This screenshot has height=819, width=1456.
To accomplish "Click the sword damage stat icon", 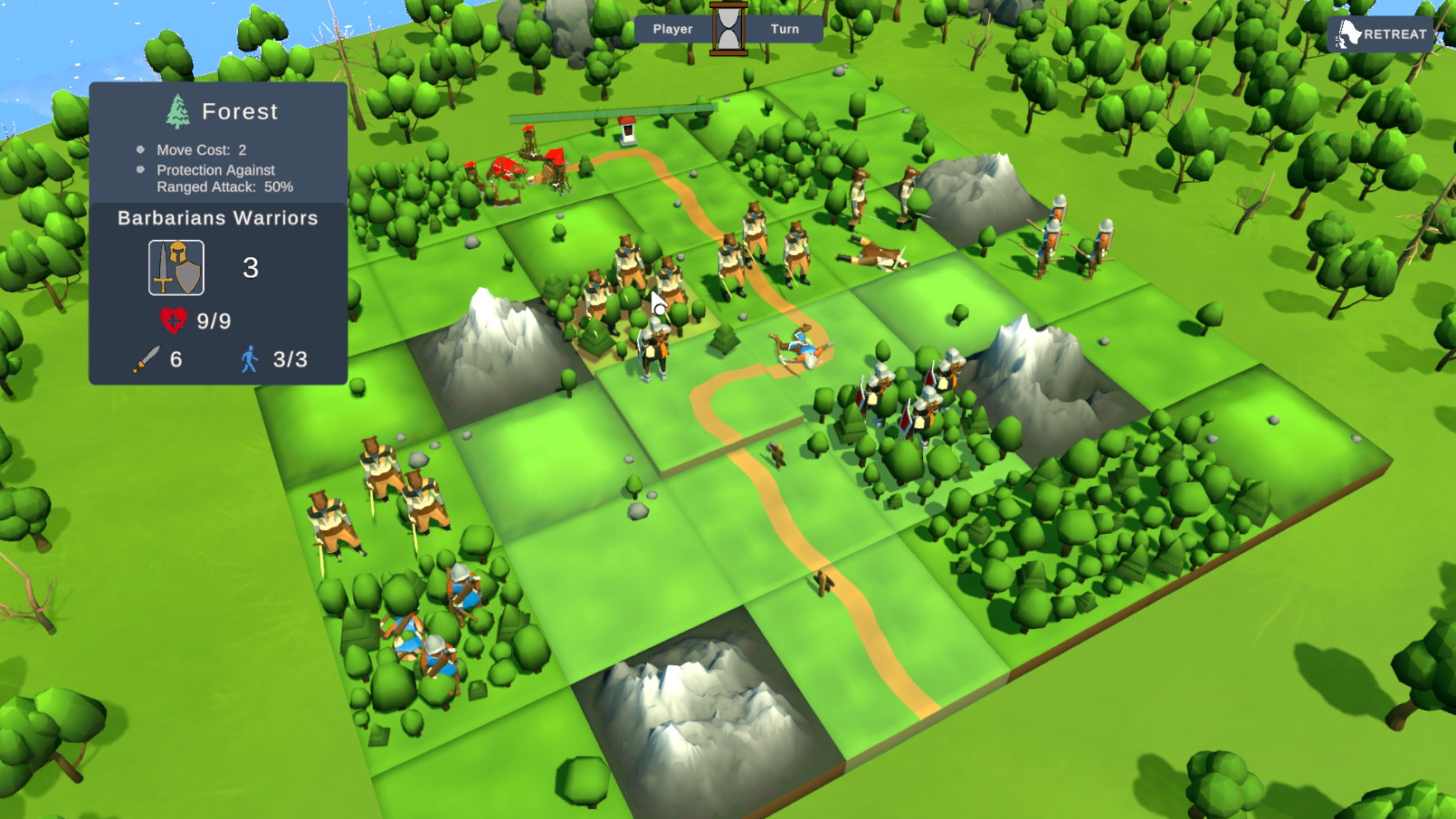I will (146, 358).
